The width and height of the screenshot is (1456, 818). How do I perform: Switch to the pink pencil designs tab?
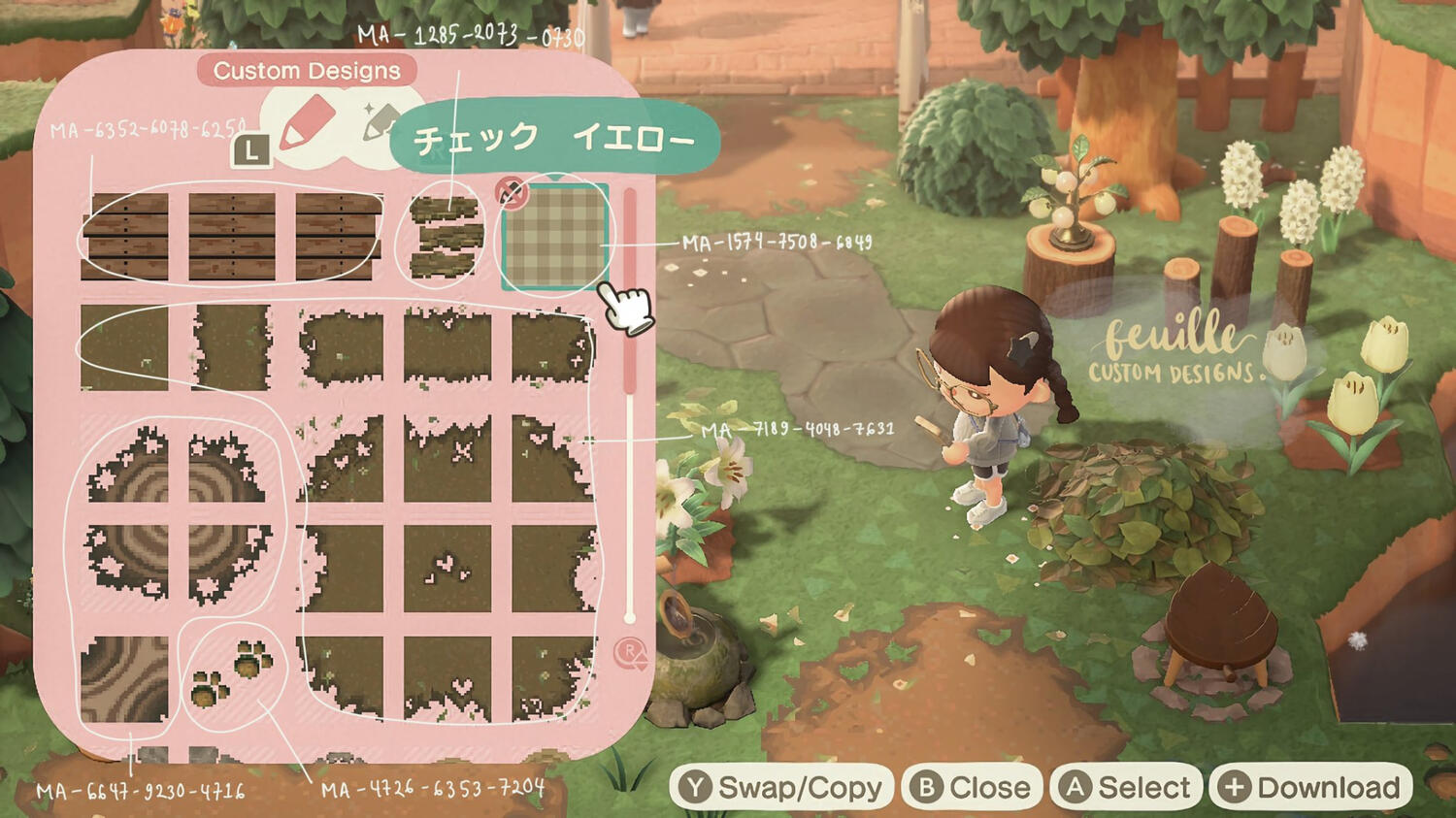pos(307,126)
